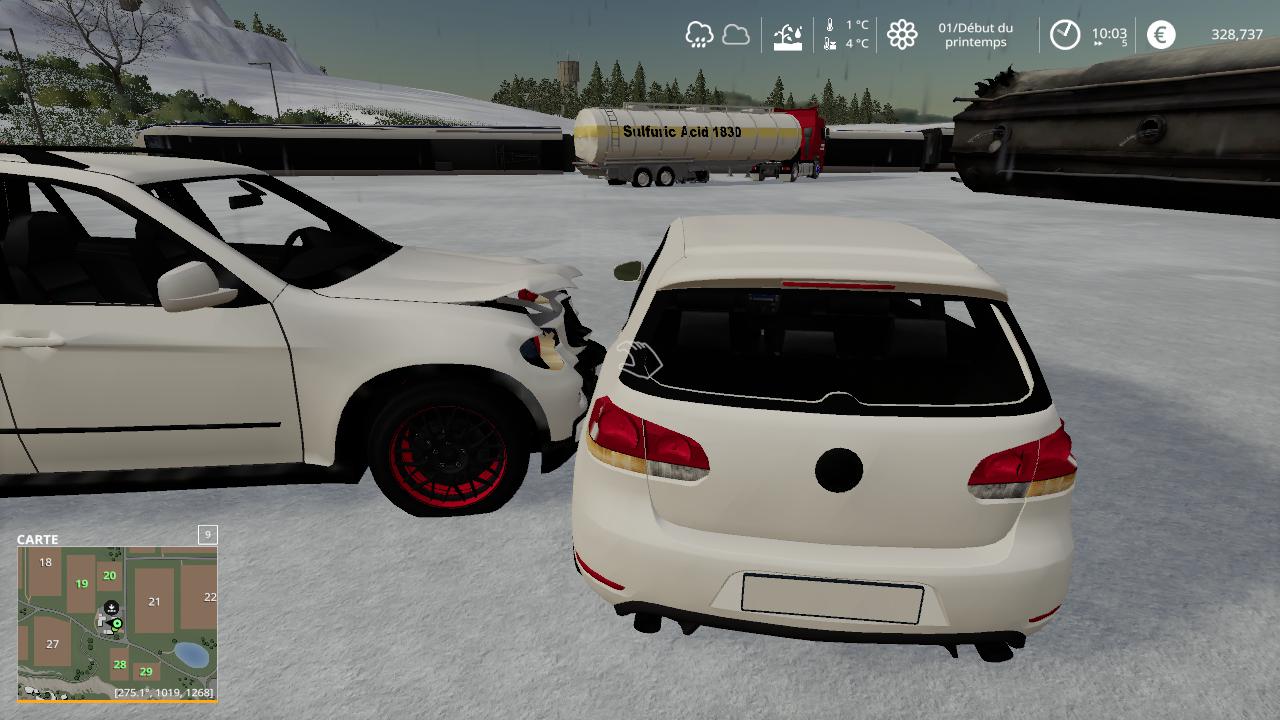The height and width of the screenshot is (720, 1280).
Task: Click field 18 on the minimap
Action: (x=45, y=563)
